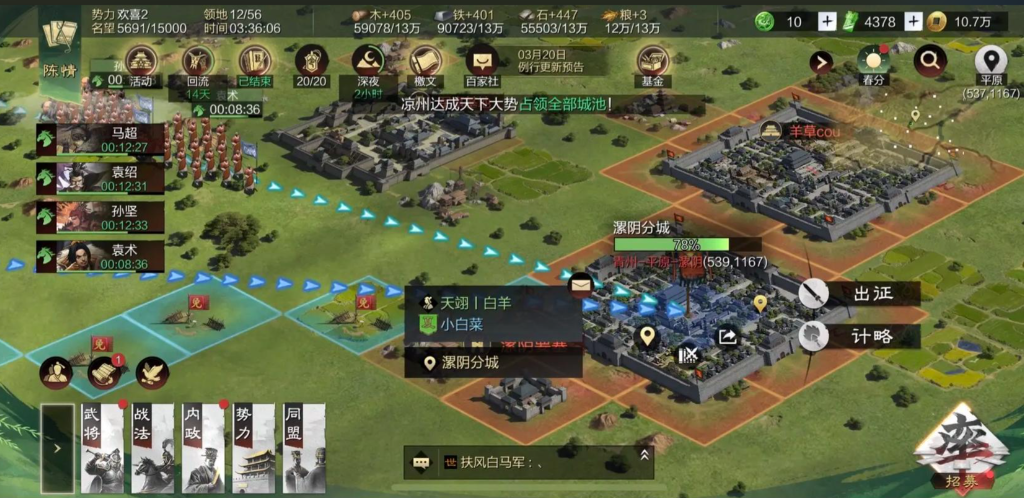Open the 同盟 alliance menu
Viewport: 1024px width, 498px height.
(x=305, y=448)
